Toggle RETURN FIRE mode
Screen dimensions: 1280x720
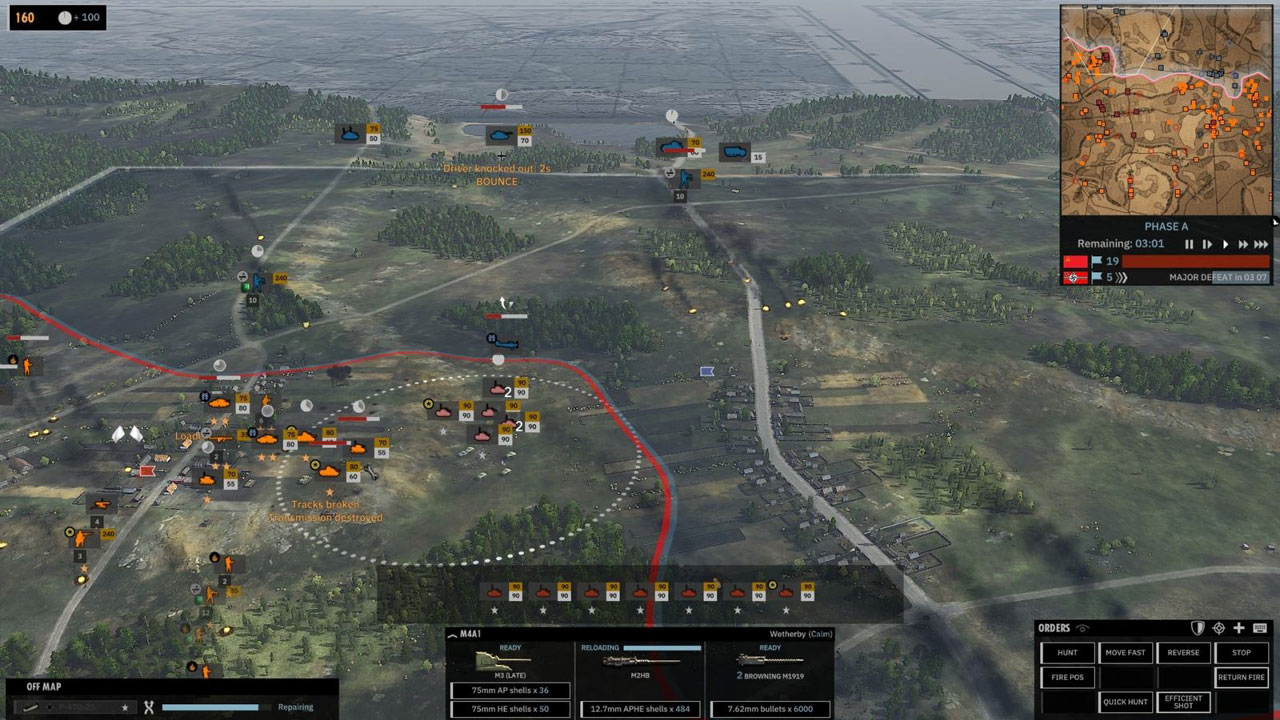coord(1243,677)
